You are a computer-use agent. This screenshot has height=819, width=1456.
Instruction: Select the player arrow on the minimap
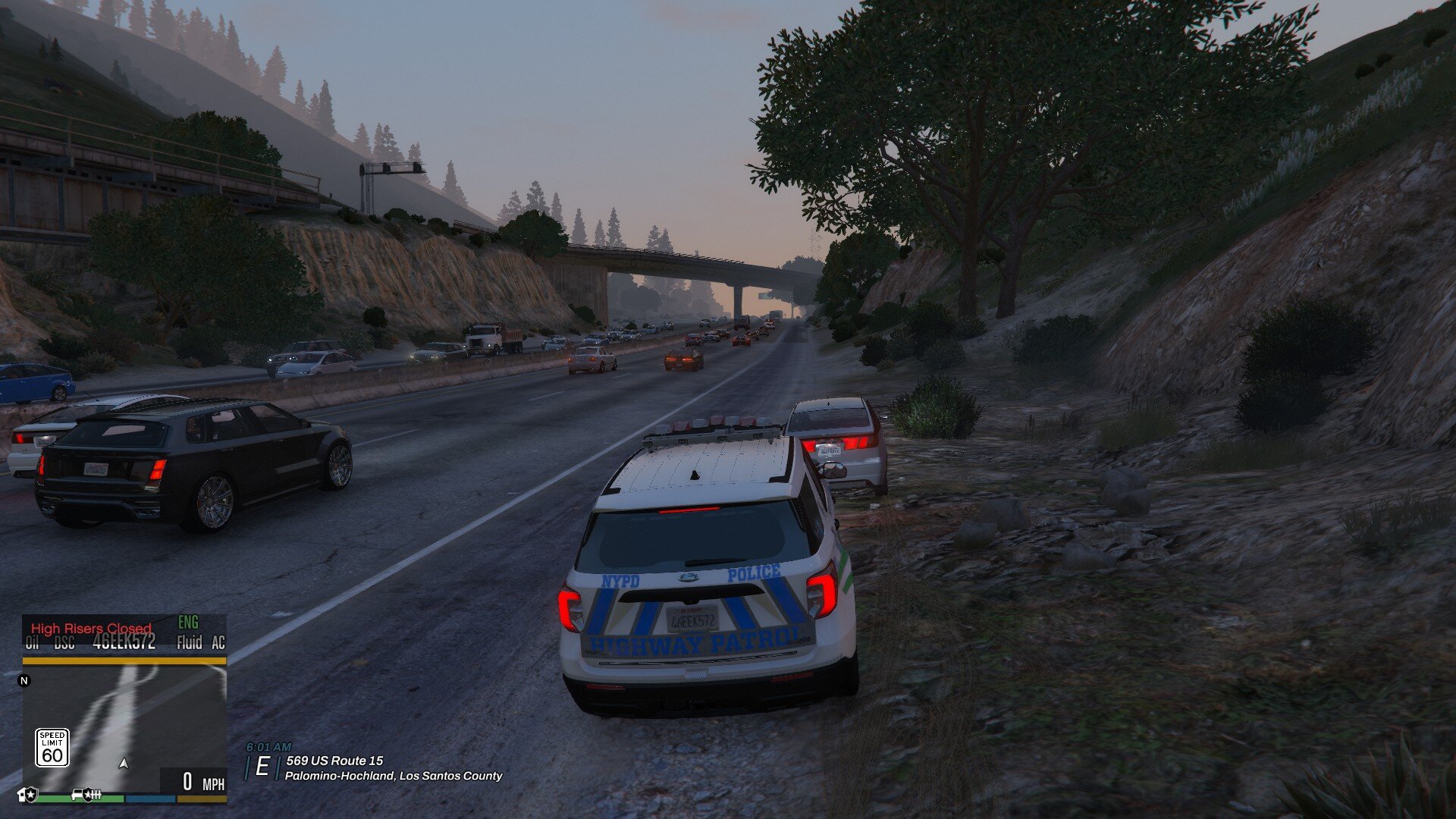coord(124,764)
